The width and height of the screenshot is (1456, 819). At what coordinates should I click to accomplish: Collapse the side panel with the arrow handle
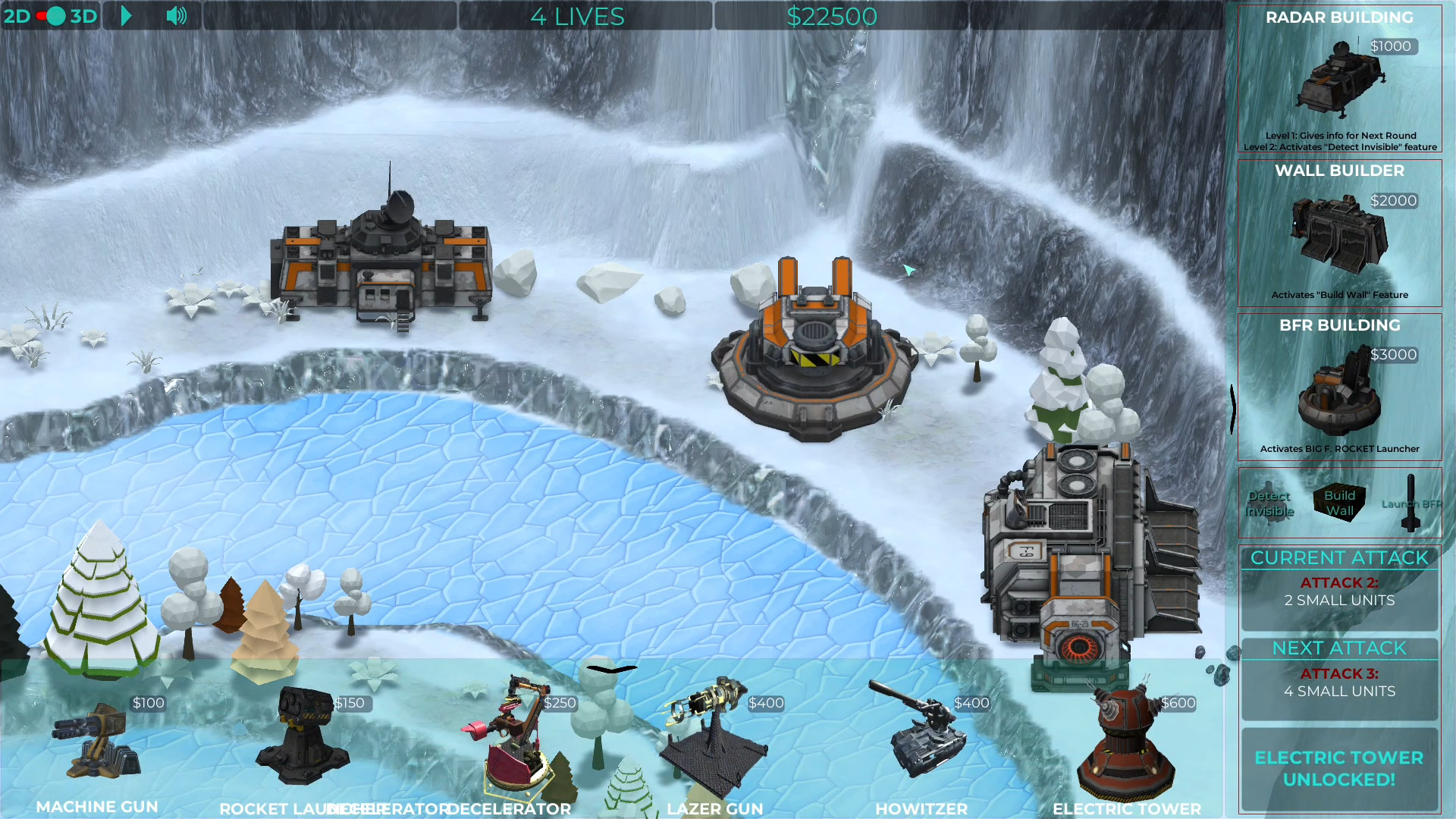[x=1232, y=409]
